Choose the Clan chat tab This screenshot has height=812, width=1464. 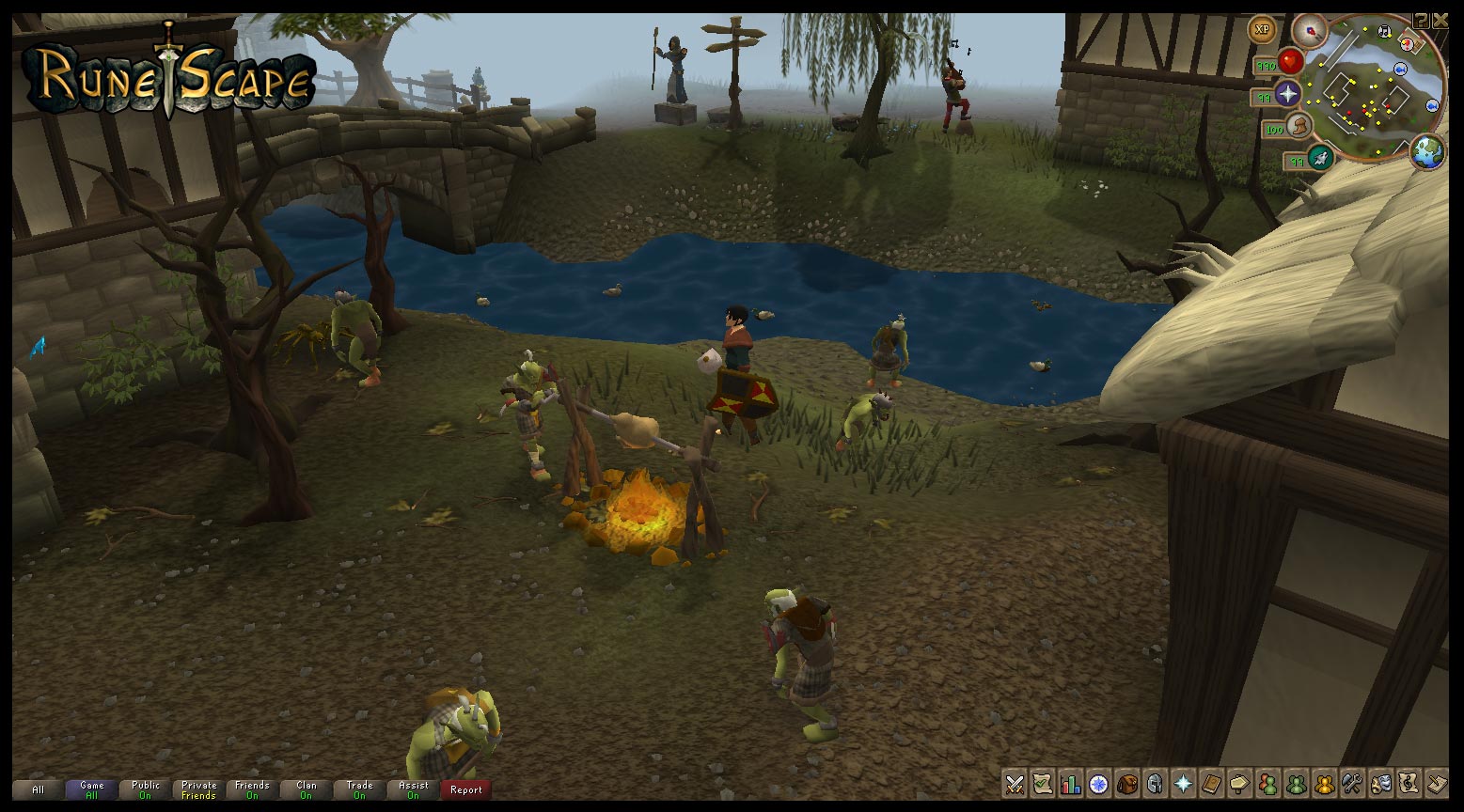point(307,789)
